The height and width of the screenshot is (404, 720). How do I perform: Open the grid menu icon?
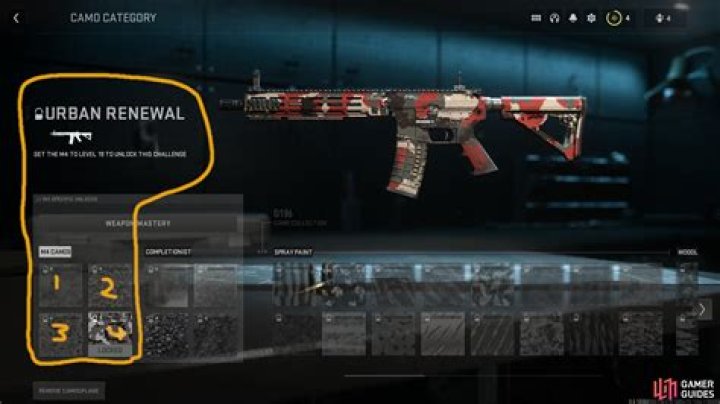[537, 17]
